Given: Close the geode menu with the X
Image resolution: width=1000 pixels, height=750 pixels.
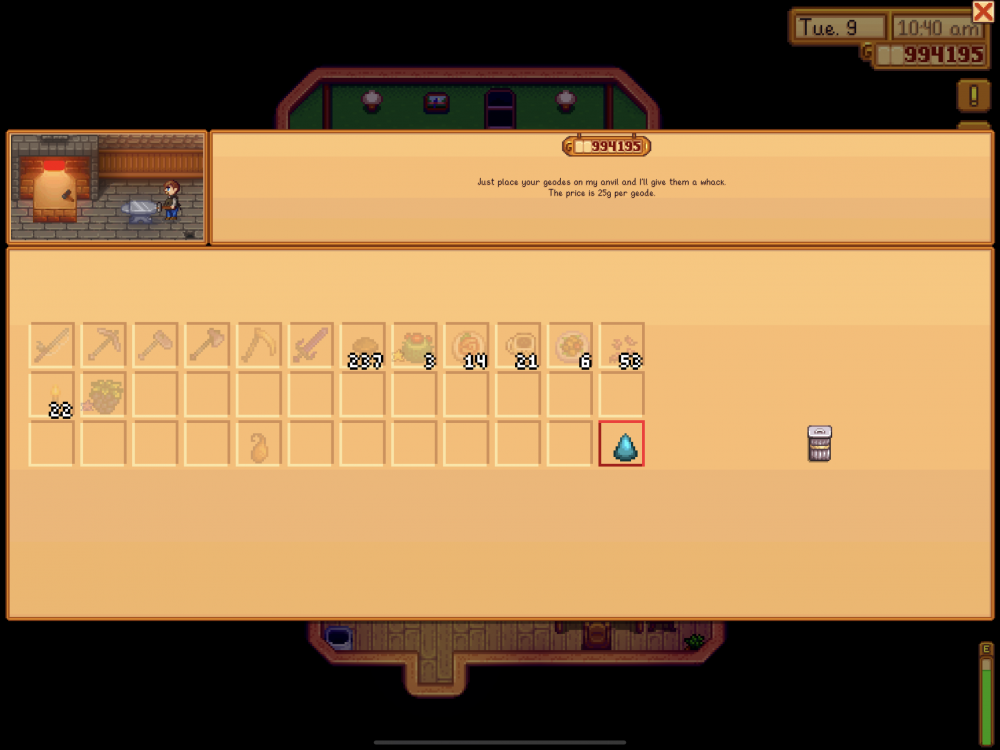Looking at the screenshot, I should coord(982,11).
